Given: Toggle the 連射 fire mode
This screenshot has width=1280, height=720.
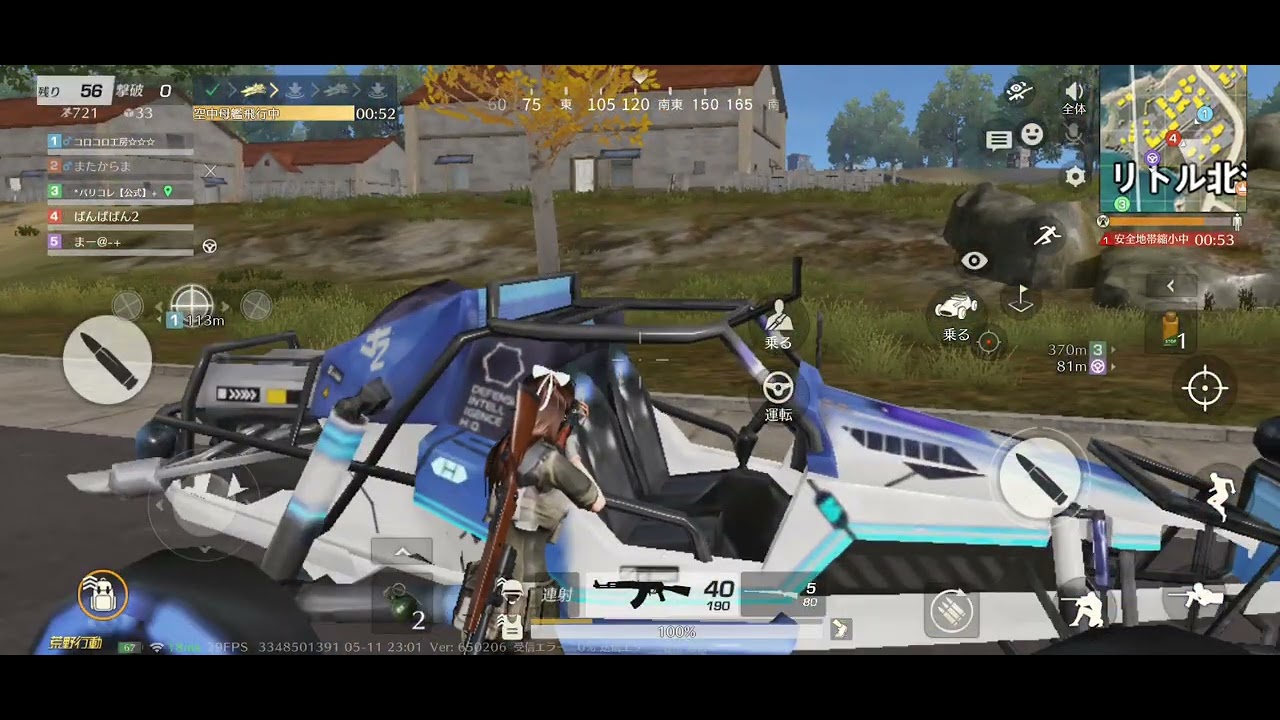Looking at the screenshot, I should coord(557,594).
